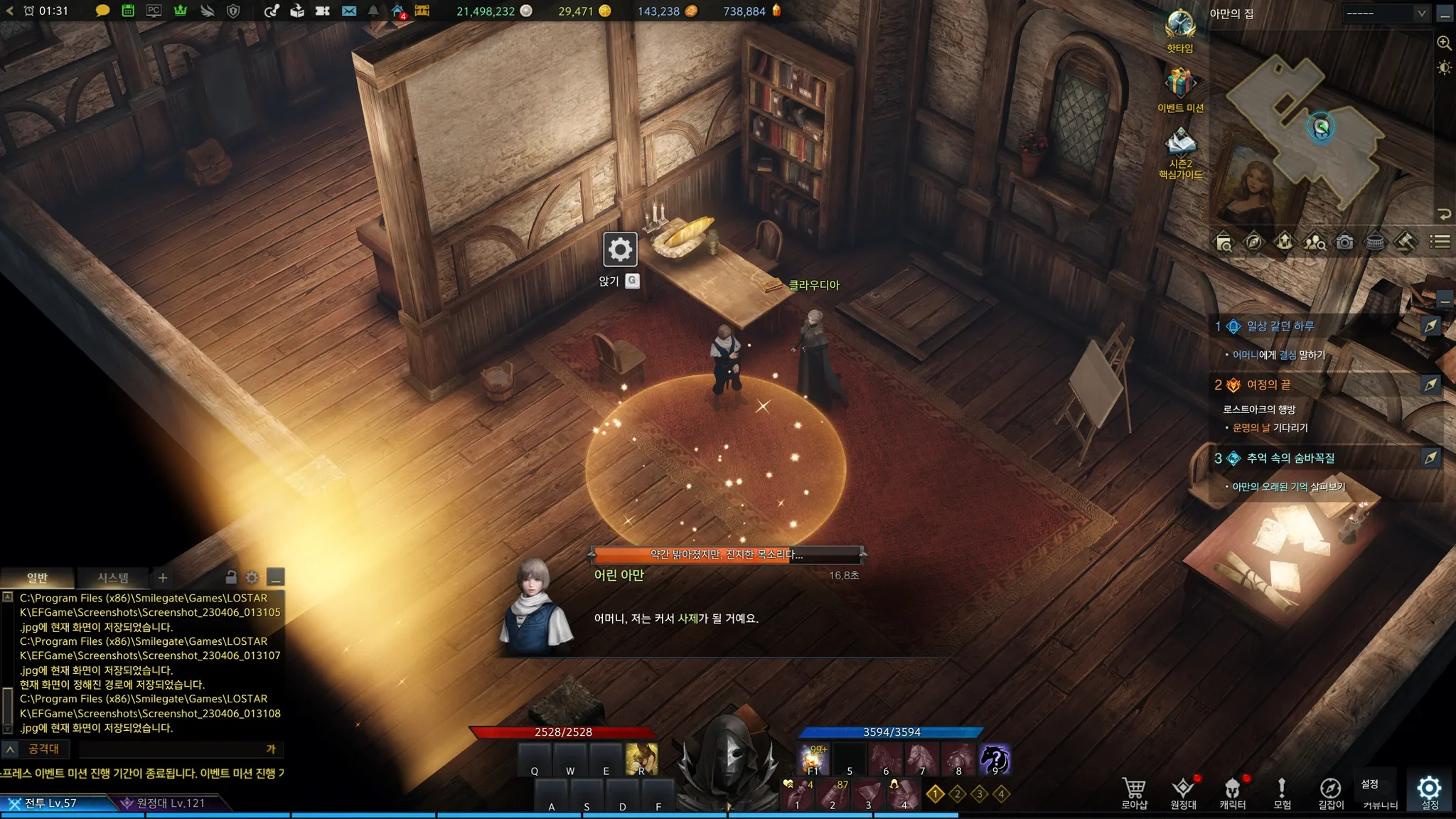Screen dimensions: 1456x819
Task: Select the 일상 같던 하루 quest entry
Action: click(1280, 326)
